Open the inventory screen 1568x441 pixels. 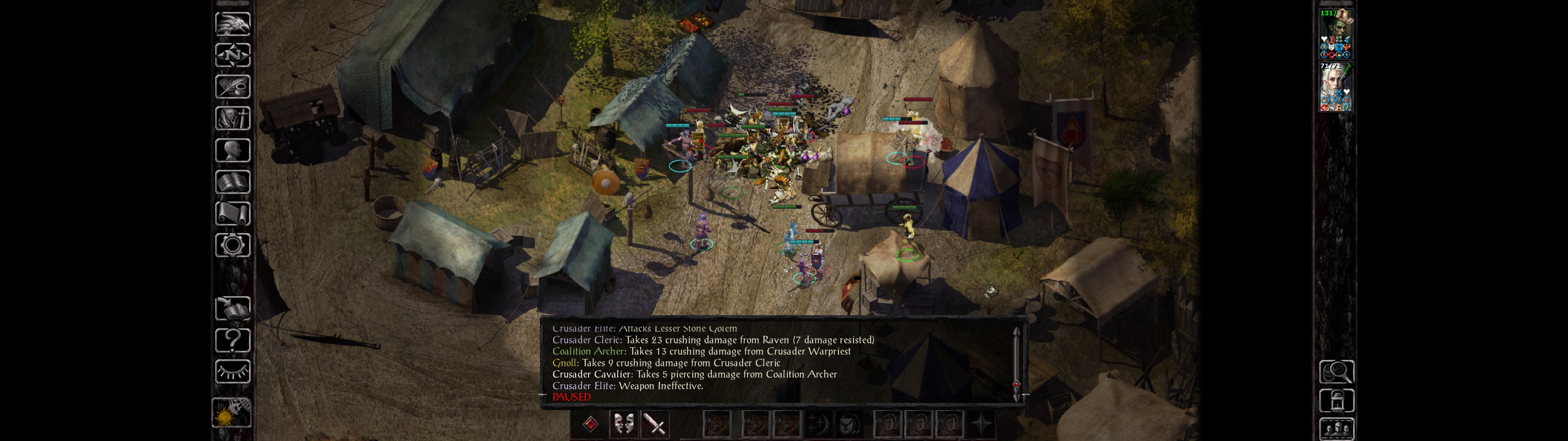[232, 118]
